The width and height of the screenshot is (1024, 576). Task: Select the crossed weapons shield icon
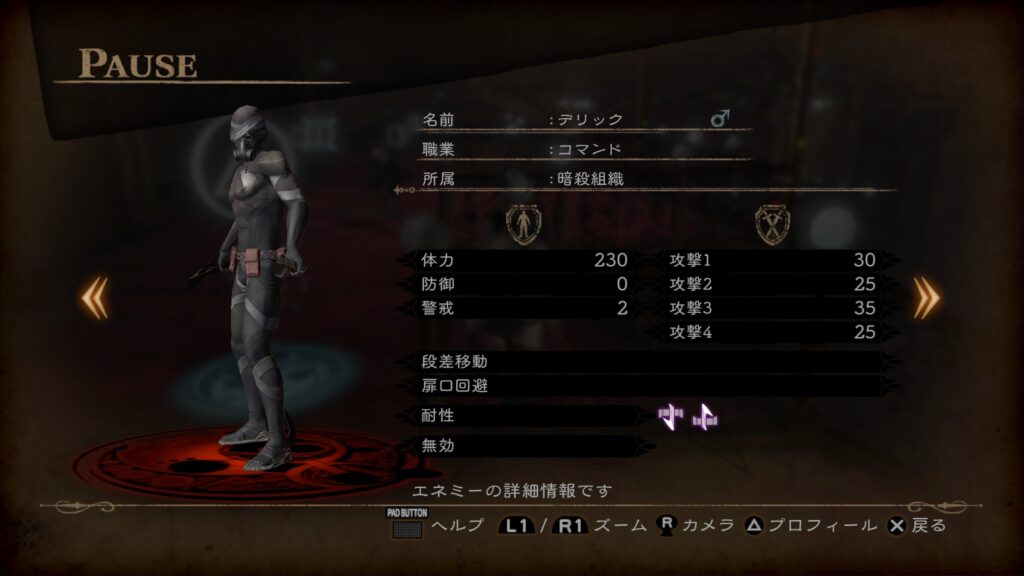click(x=772, y=224)
